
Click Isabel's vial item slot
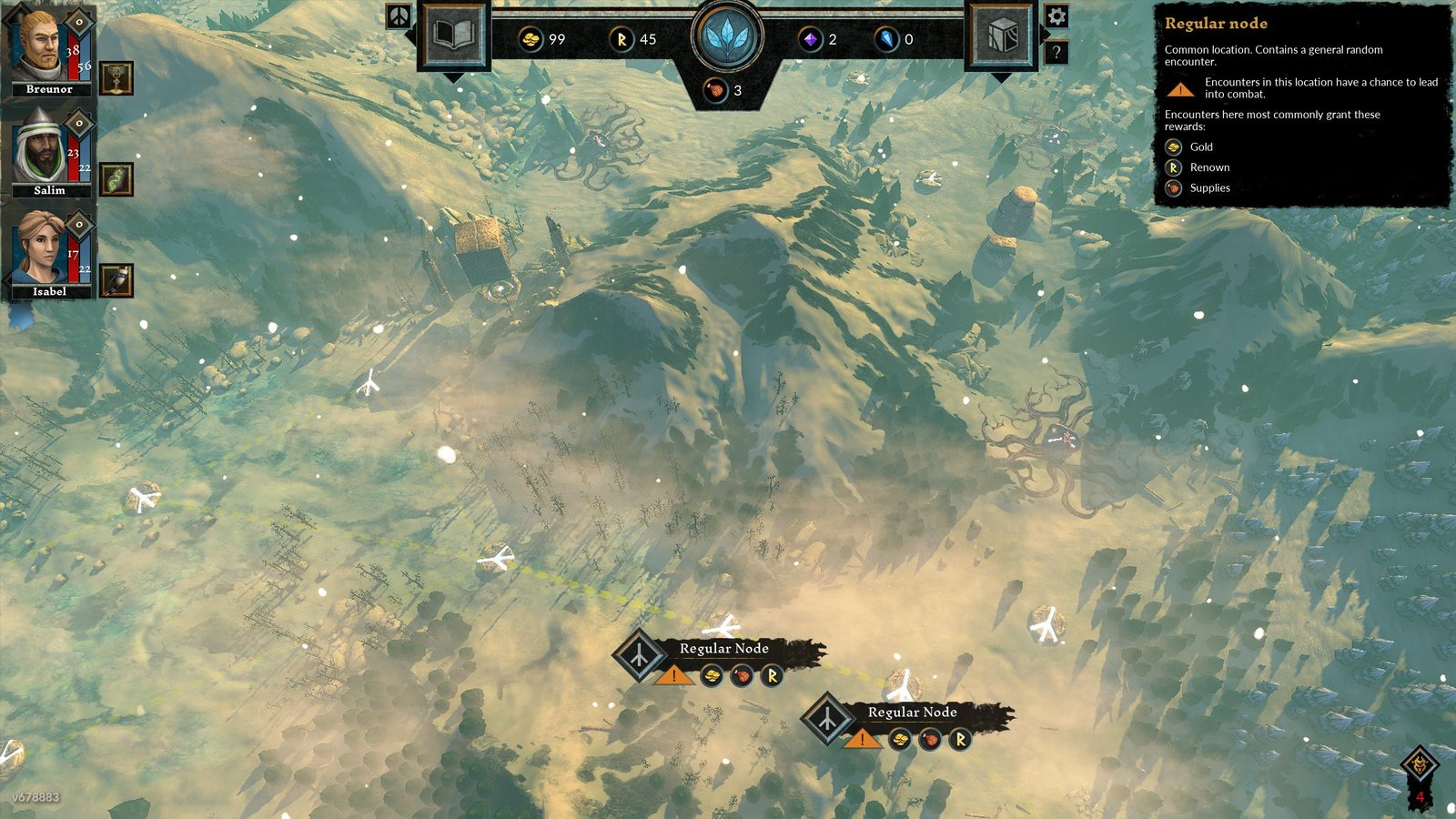click(116, 280)
